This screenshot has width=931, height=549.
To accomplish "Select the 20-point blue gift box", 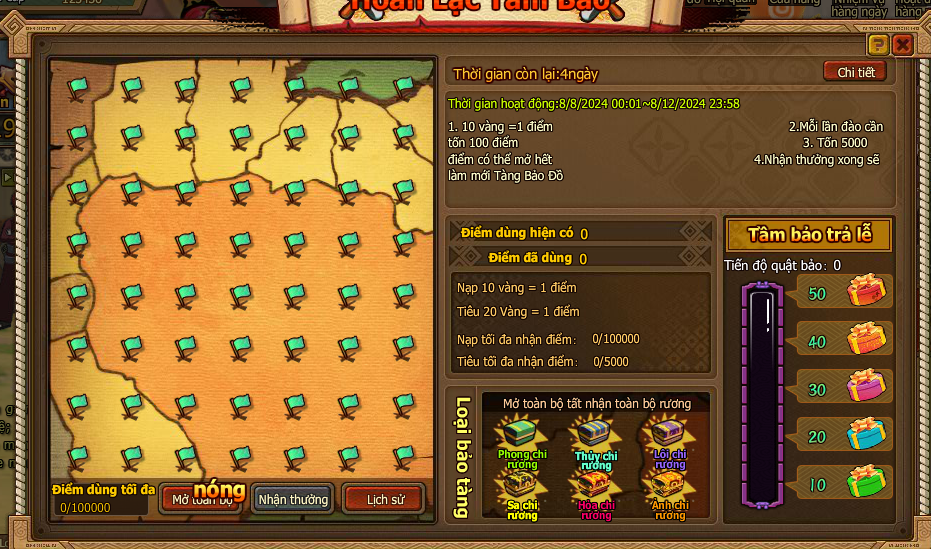I will (x=866, y=433).
